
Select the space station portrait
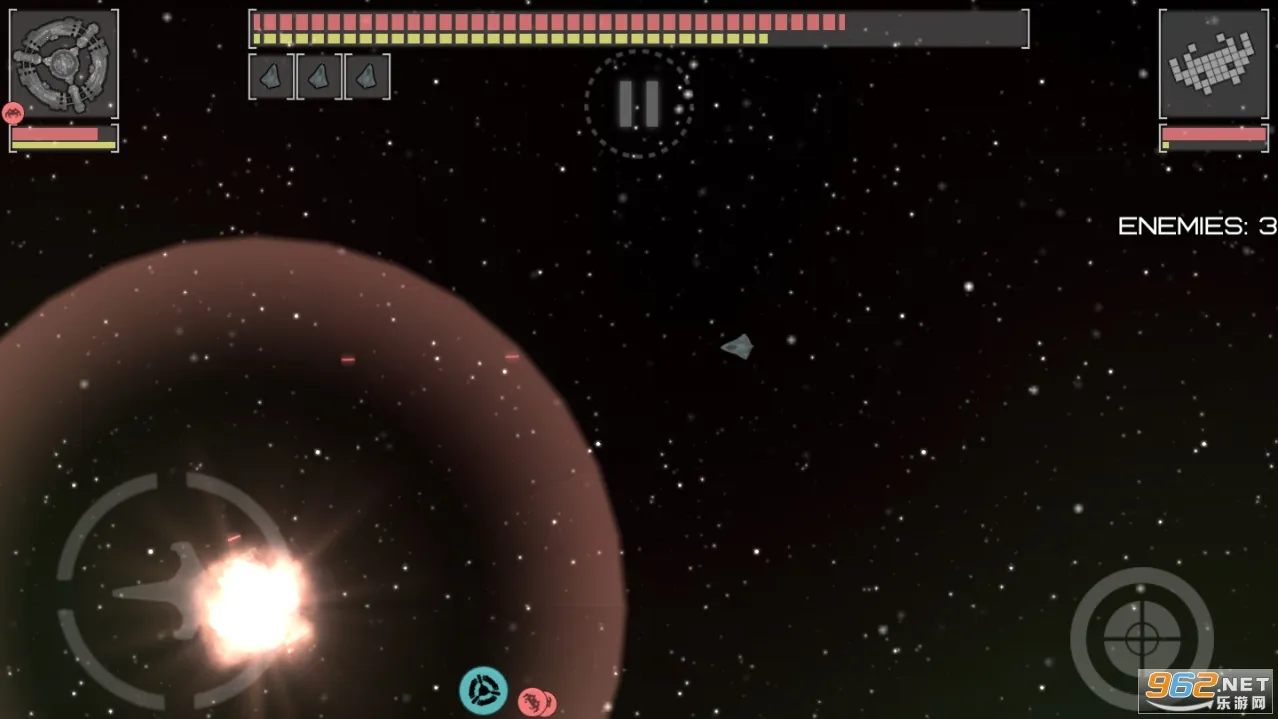coord(64,64)
